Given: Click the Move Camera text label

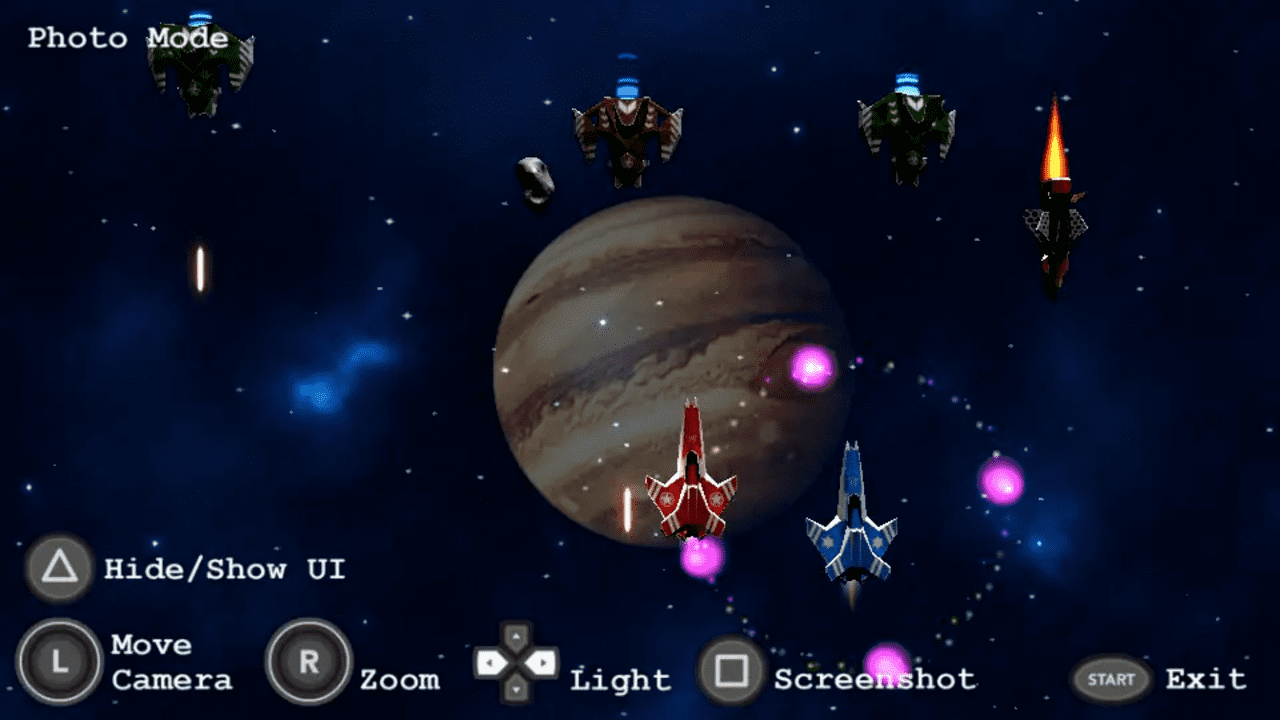Looking at the screenshot, I should pos(172,662).
